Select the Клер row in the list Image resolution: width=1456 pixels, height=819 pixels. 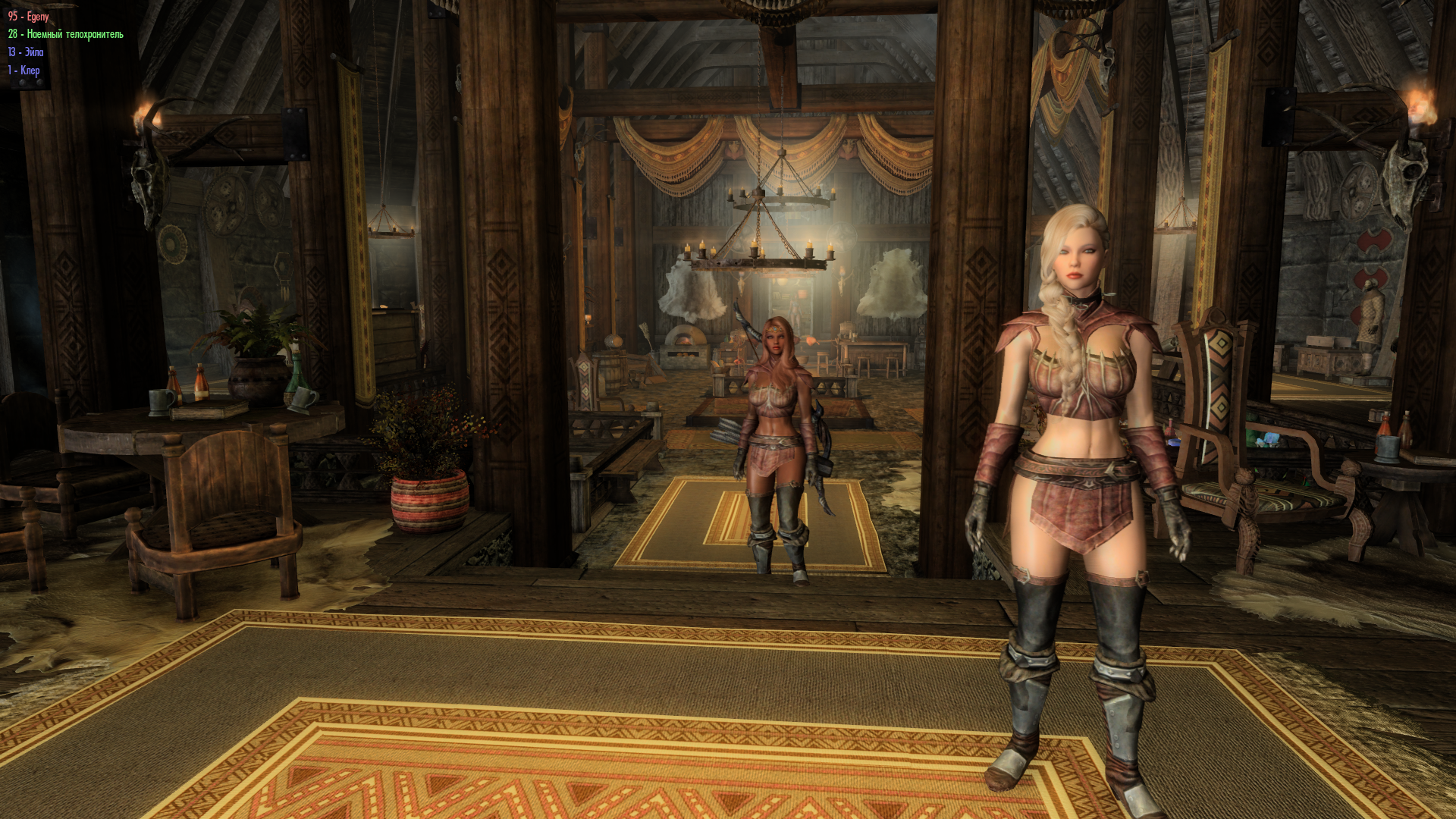click(24, 71)
